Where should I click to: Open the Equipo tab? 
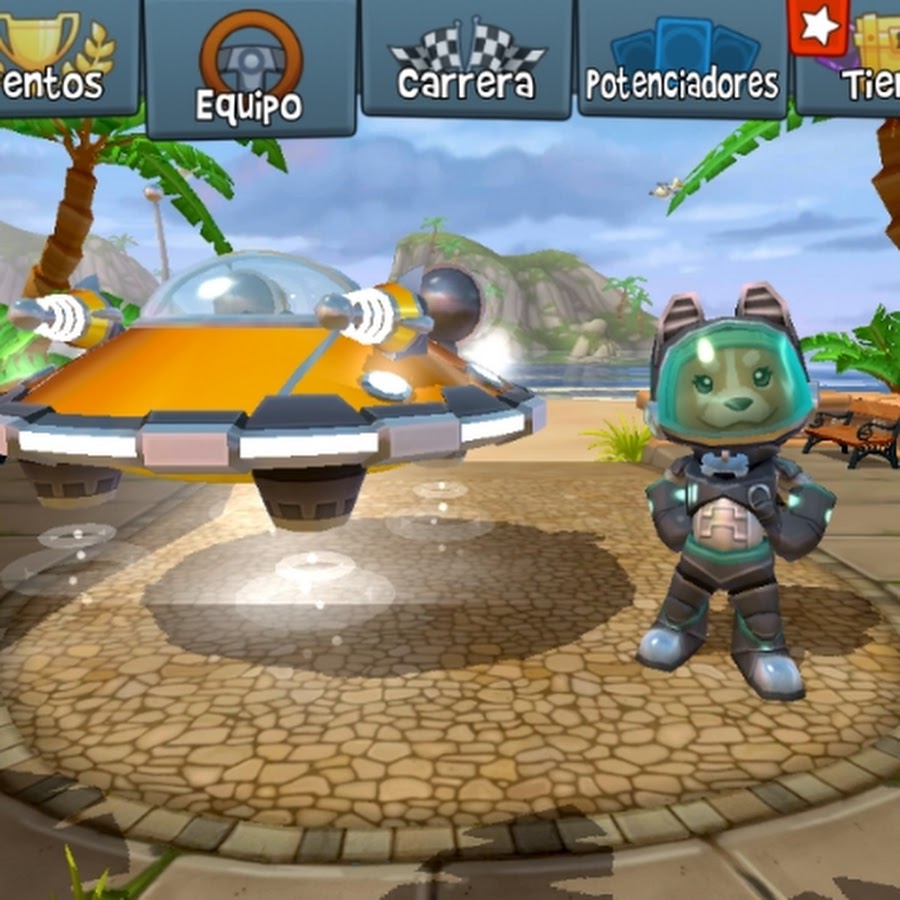[x=250, y=68]
